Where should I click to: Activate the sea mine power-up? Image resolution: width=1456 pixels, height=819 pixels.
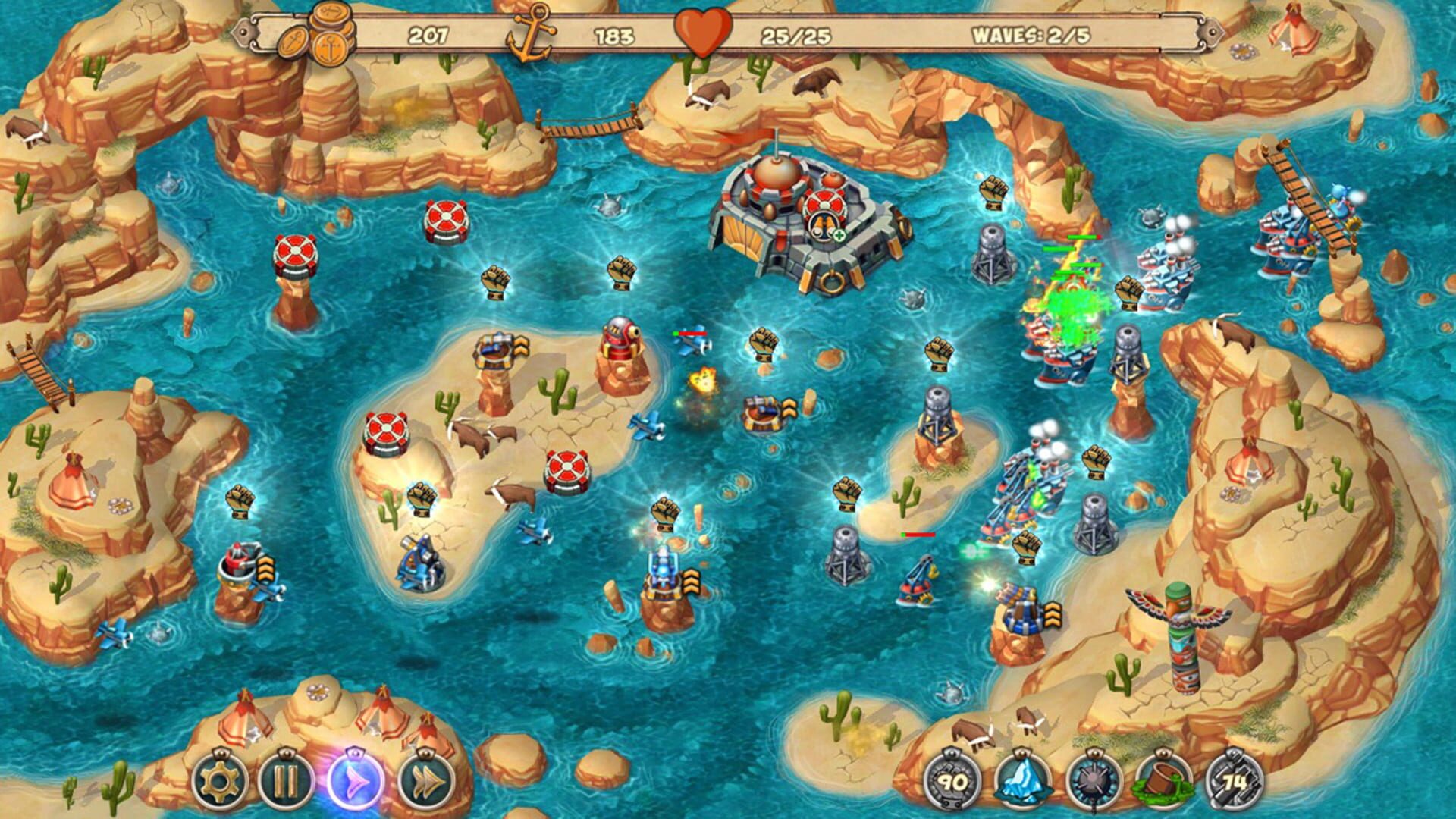(x=1092, y=780)
